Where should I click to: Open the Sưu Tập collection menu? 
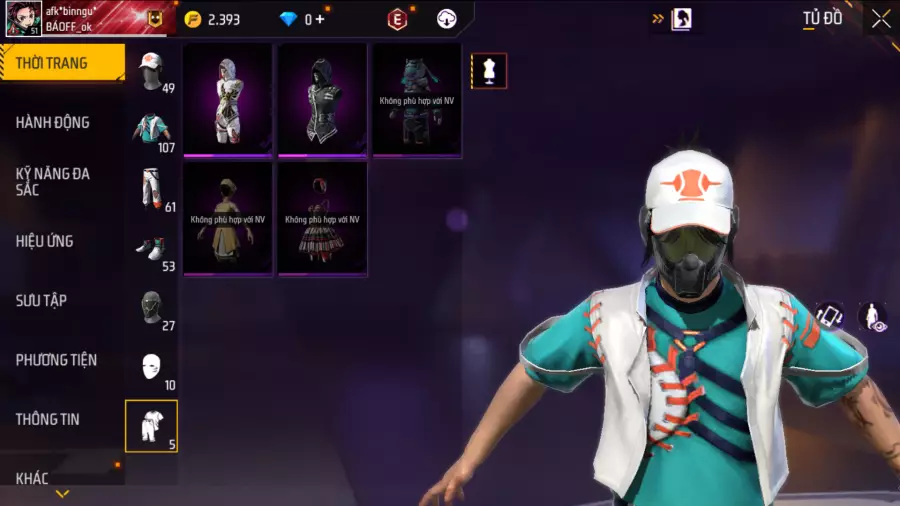click(62, 300)
